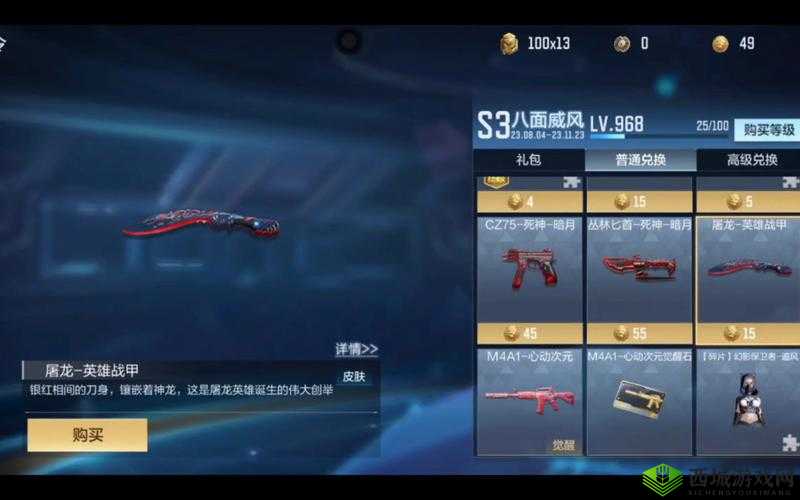The height and width of the screenshot is (500, 800).
Task: Pick the M4A1-心动次元 rifle item
Action: (x=527, y=398)
